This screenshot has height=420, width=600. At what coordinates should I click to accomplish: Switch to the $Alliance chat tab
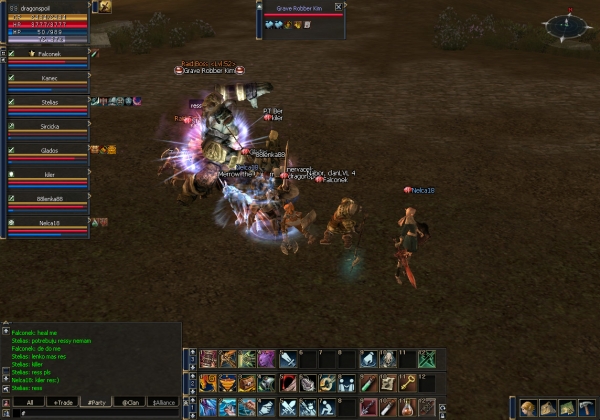pos(163,402)
